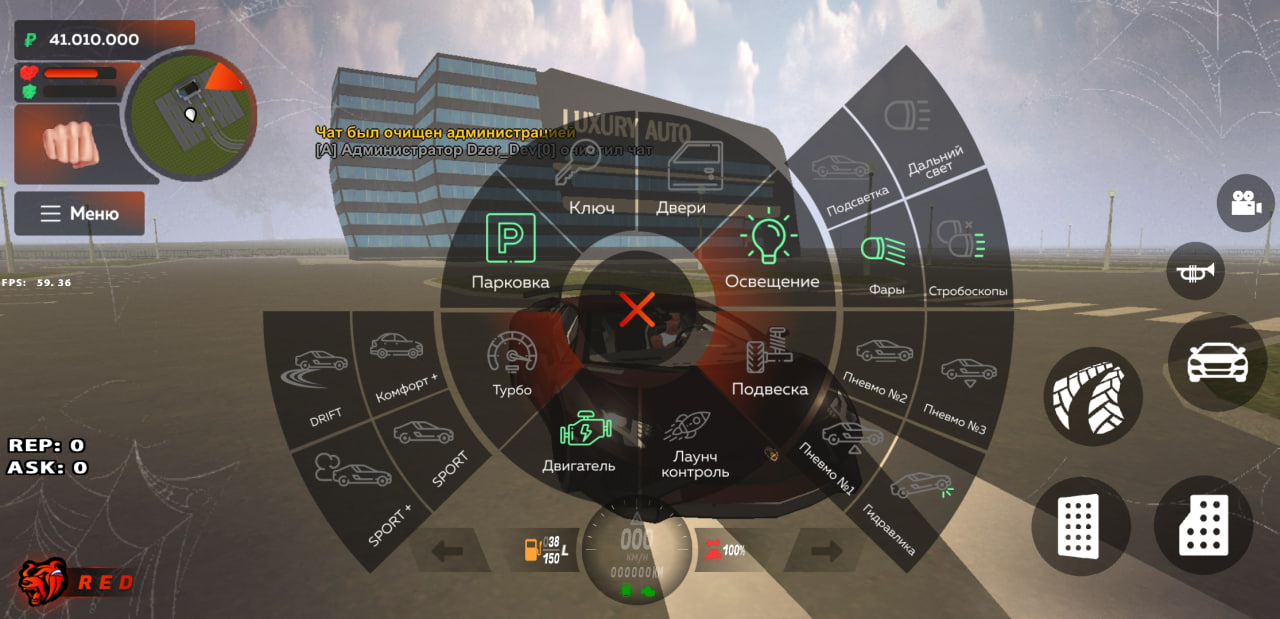Sound the horn trumpet button
This screenshot has height=619, width=1280.
click(x=1195, y=271)
